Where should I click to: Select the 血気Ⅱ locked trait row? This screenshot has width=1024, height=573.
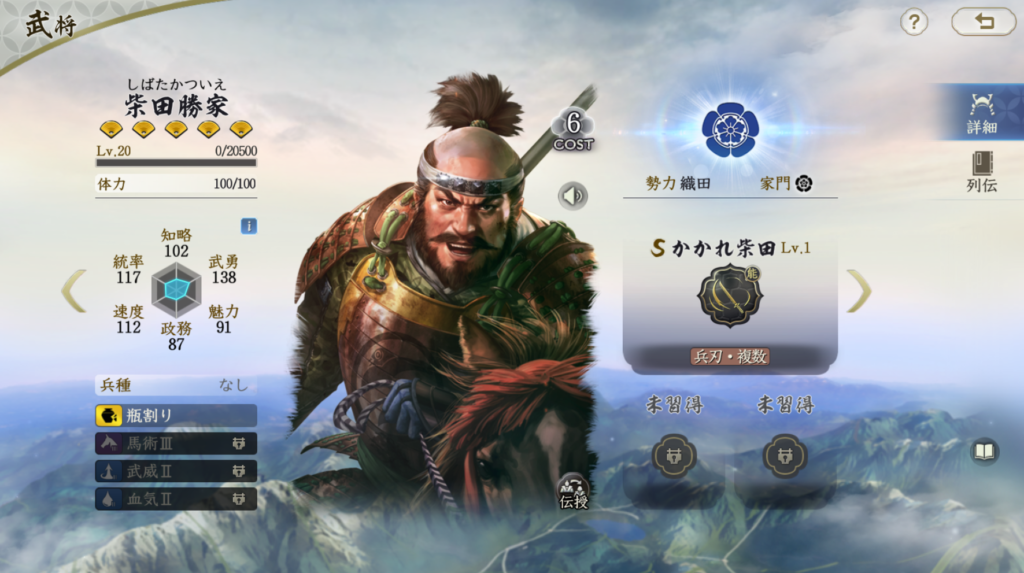pyautogui.click(x=176, y=498)
